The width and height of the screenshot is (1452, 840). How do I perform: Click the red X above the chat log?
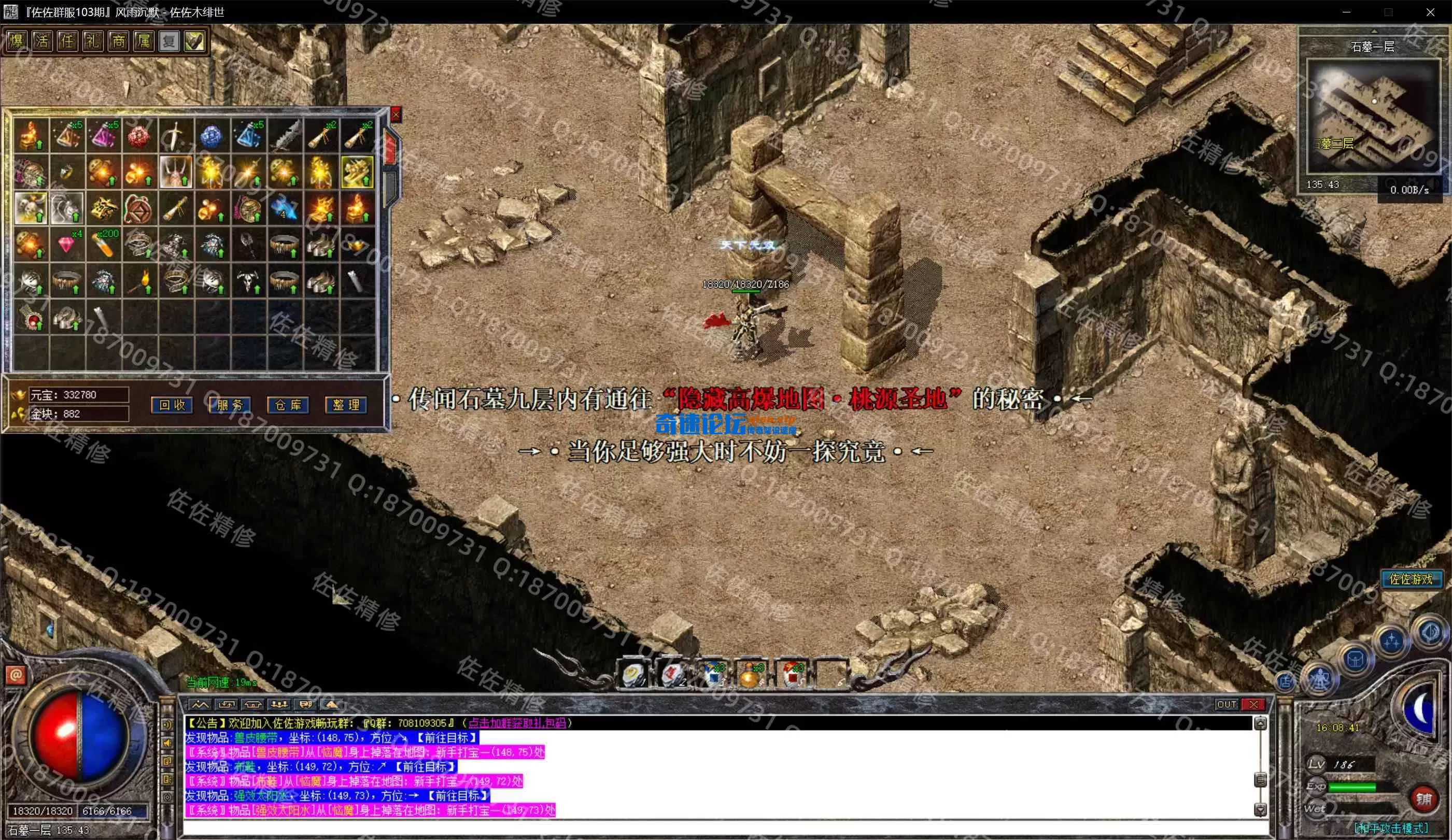1252,704
